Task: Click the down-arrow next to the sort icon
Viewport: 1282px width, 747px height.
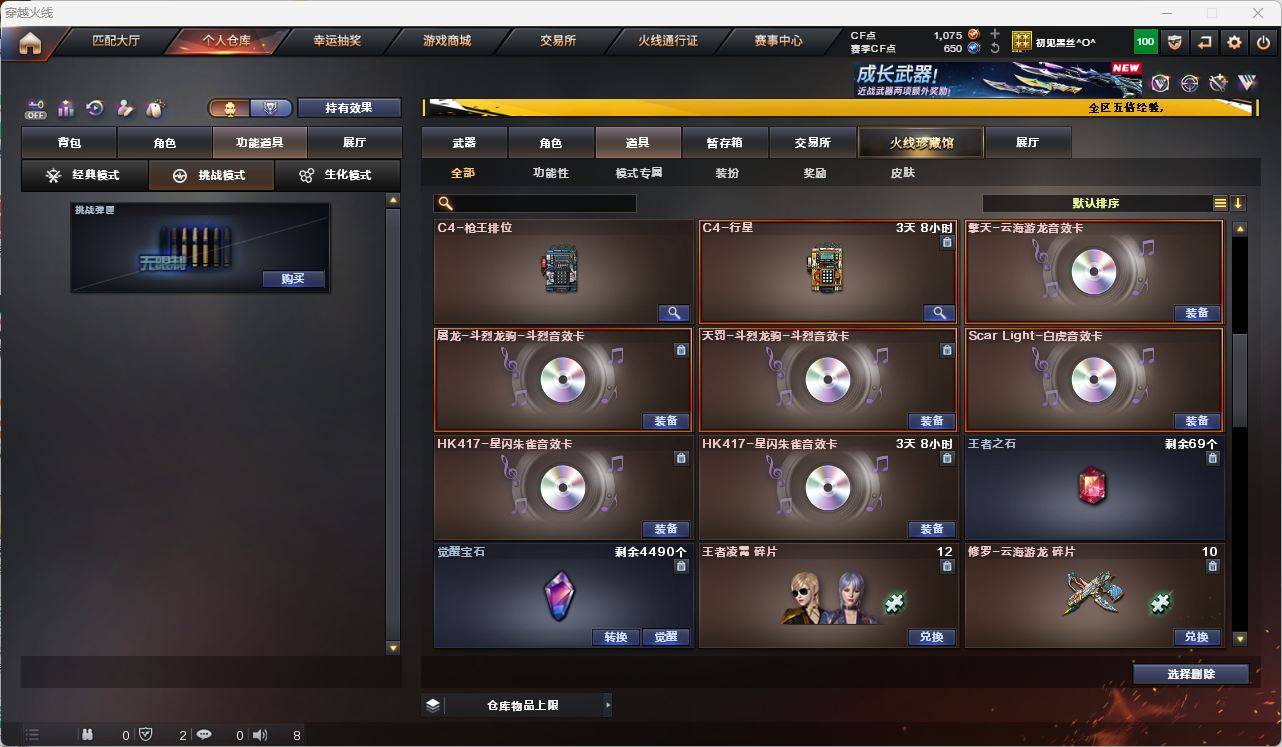Action: point(1240,202)
